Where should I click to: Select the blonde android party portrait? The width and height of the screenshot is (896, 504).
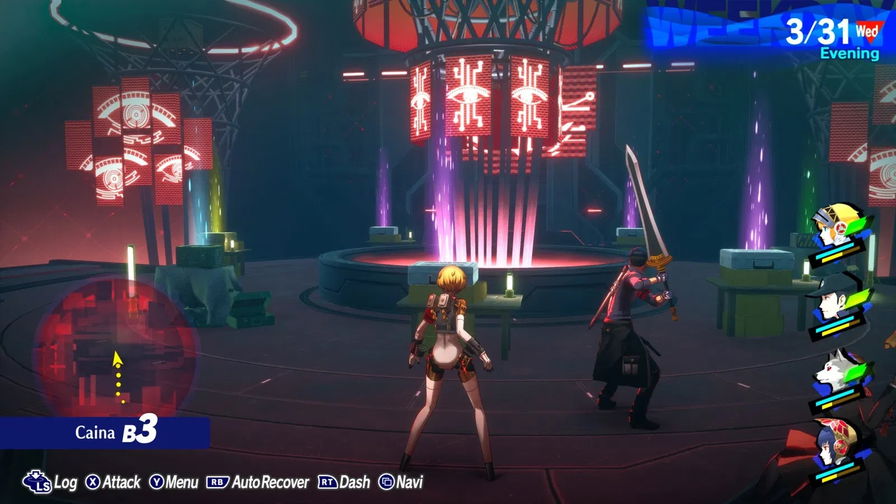pos(838,228)
